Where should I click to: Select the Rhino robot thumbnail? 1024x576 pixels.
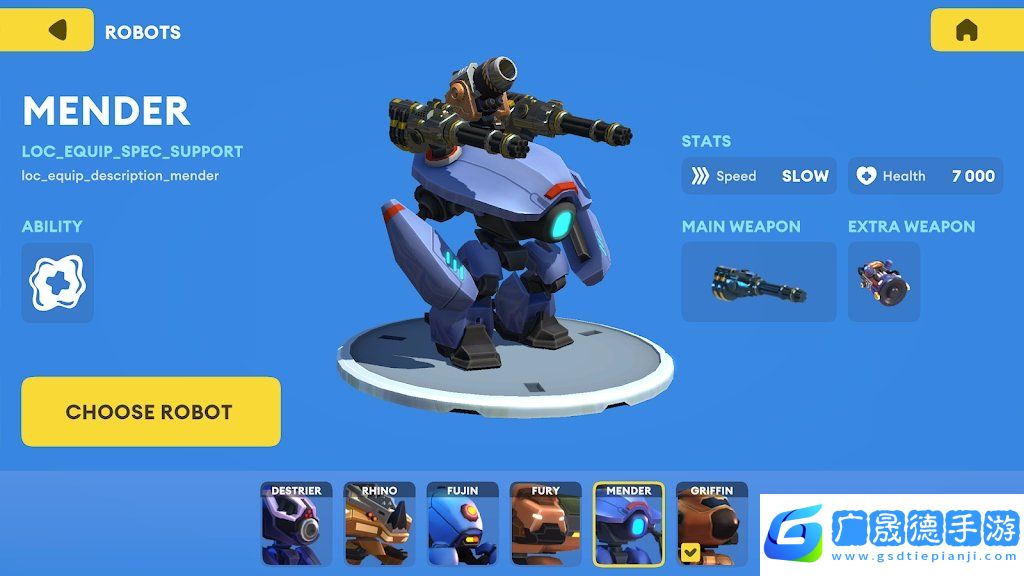[x=379, y=524]
